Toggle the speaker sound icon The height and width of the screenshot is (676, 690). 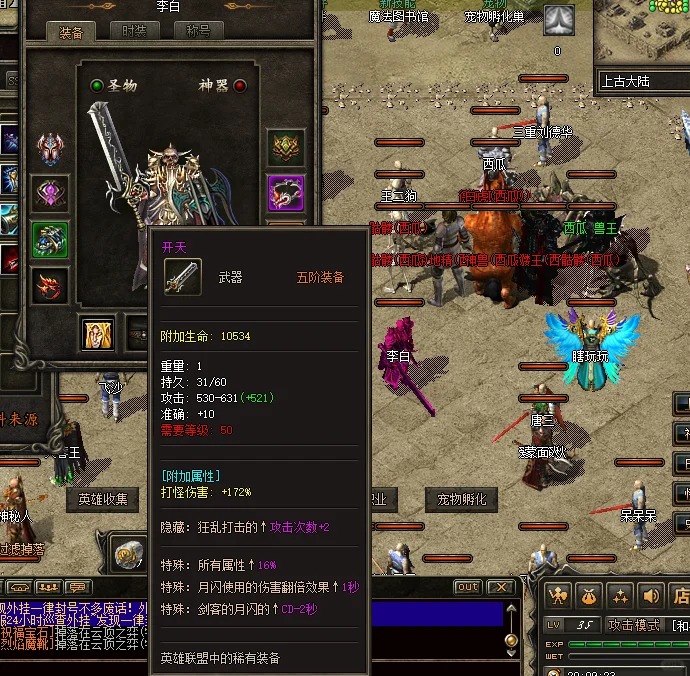652,596
